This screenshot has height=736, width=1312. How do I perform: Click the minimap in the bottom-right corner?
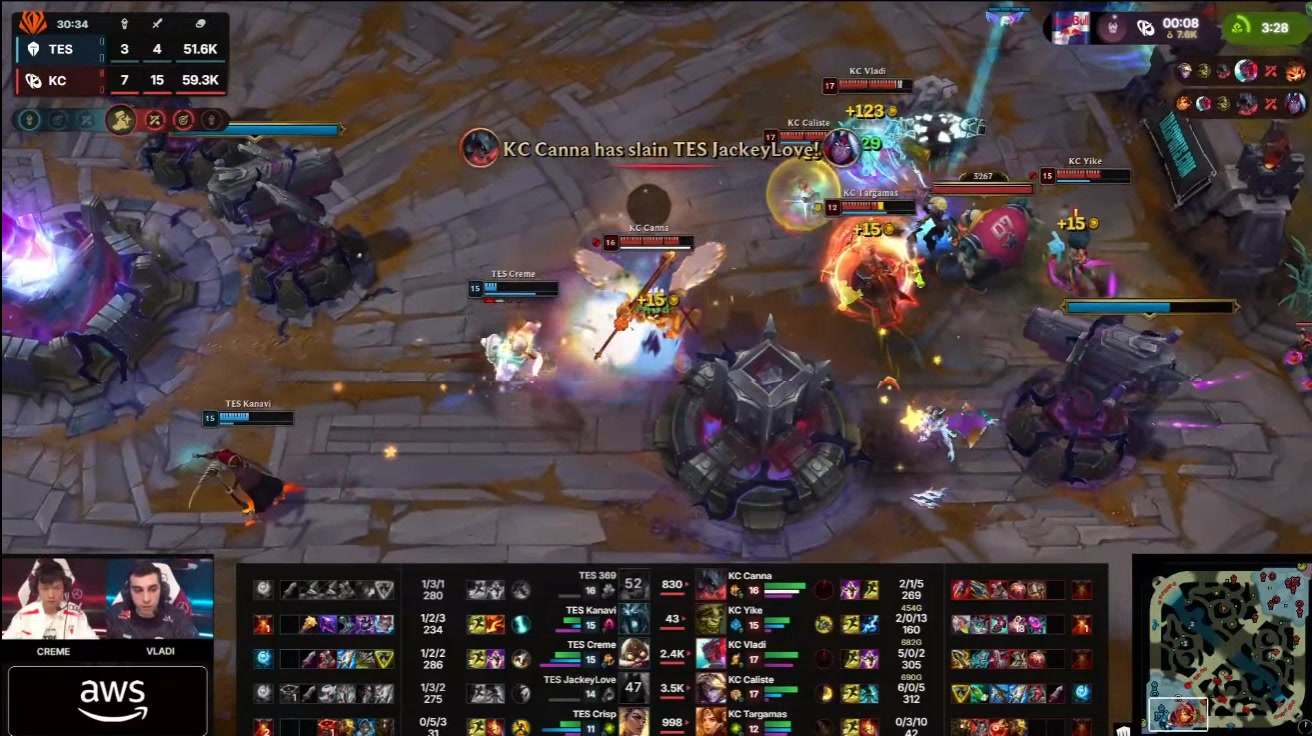[x=1226, y=644]
